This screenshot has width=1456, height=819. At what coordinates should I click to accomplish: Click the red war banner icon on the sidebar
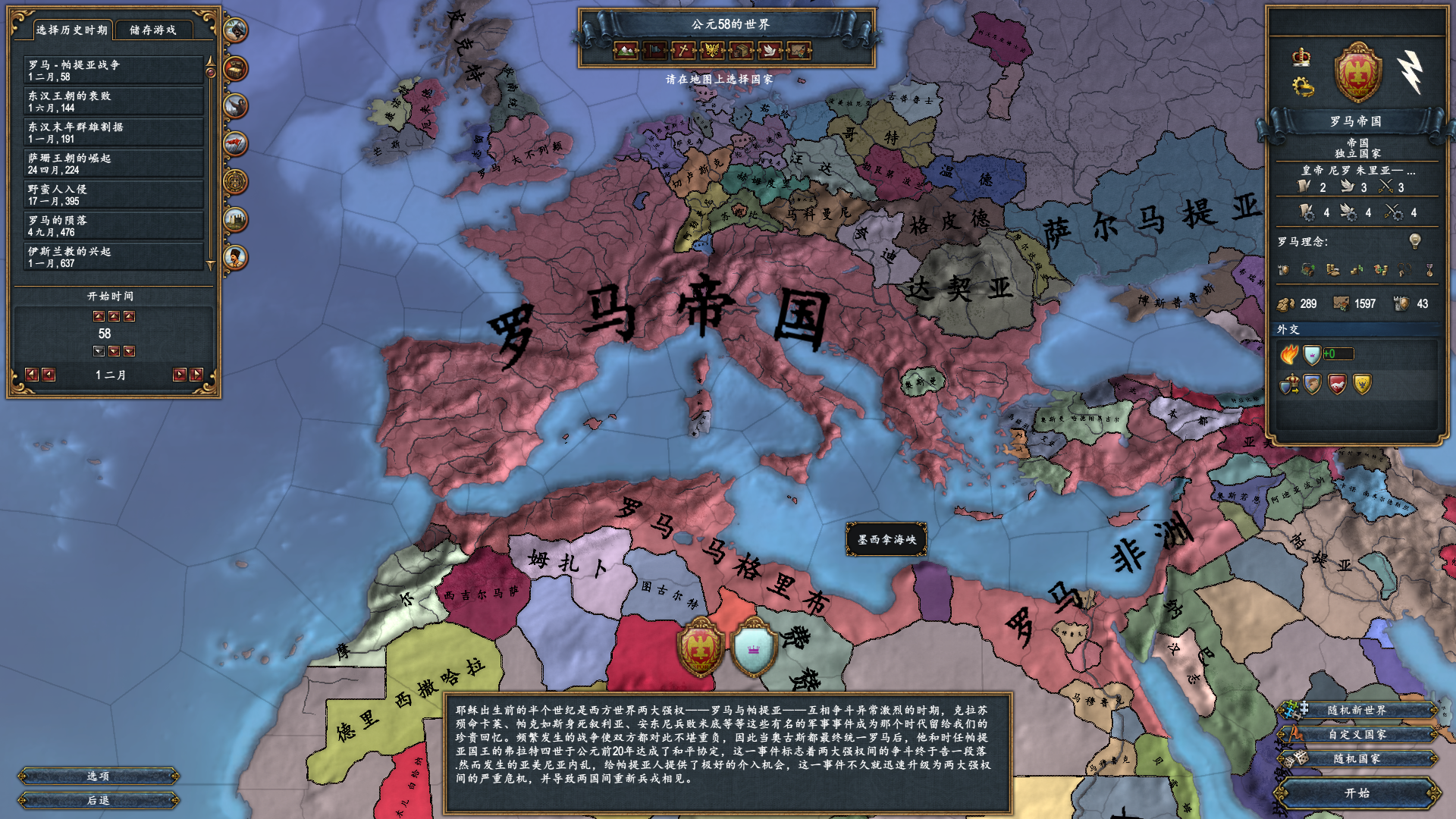(x=237, y=140)
